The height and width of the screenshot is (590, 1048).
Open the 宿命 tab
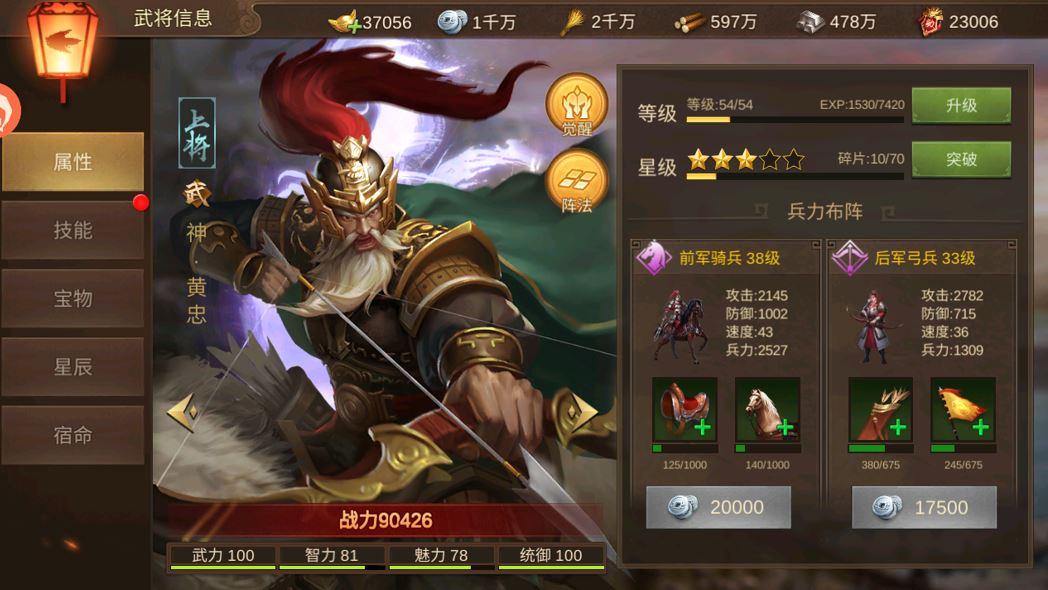click(73, 435)
